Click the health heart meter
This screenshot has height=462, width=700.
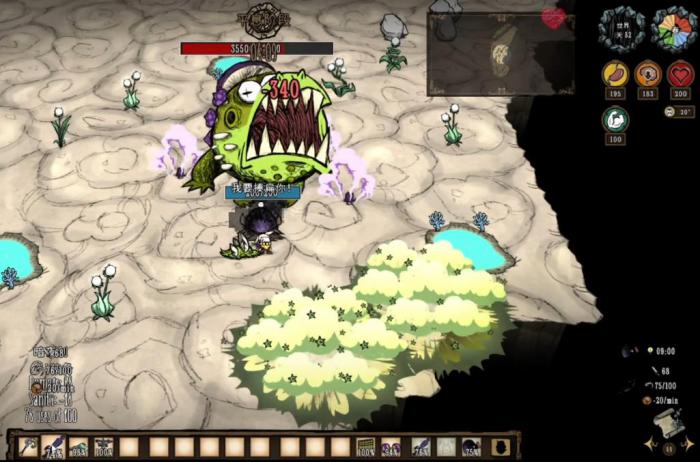(x=681, y=75)
